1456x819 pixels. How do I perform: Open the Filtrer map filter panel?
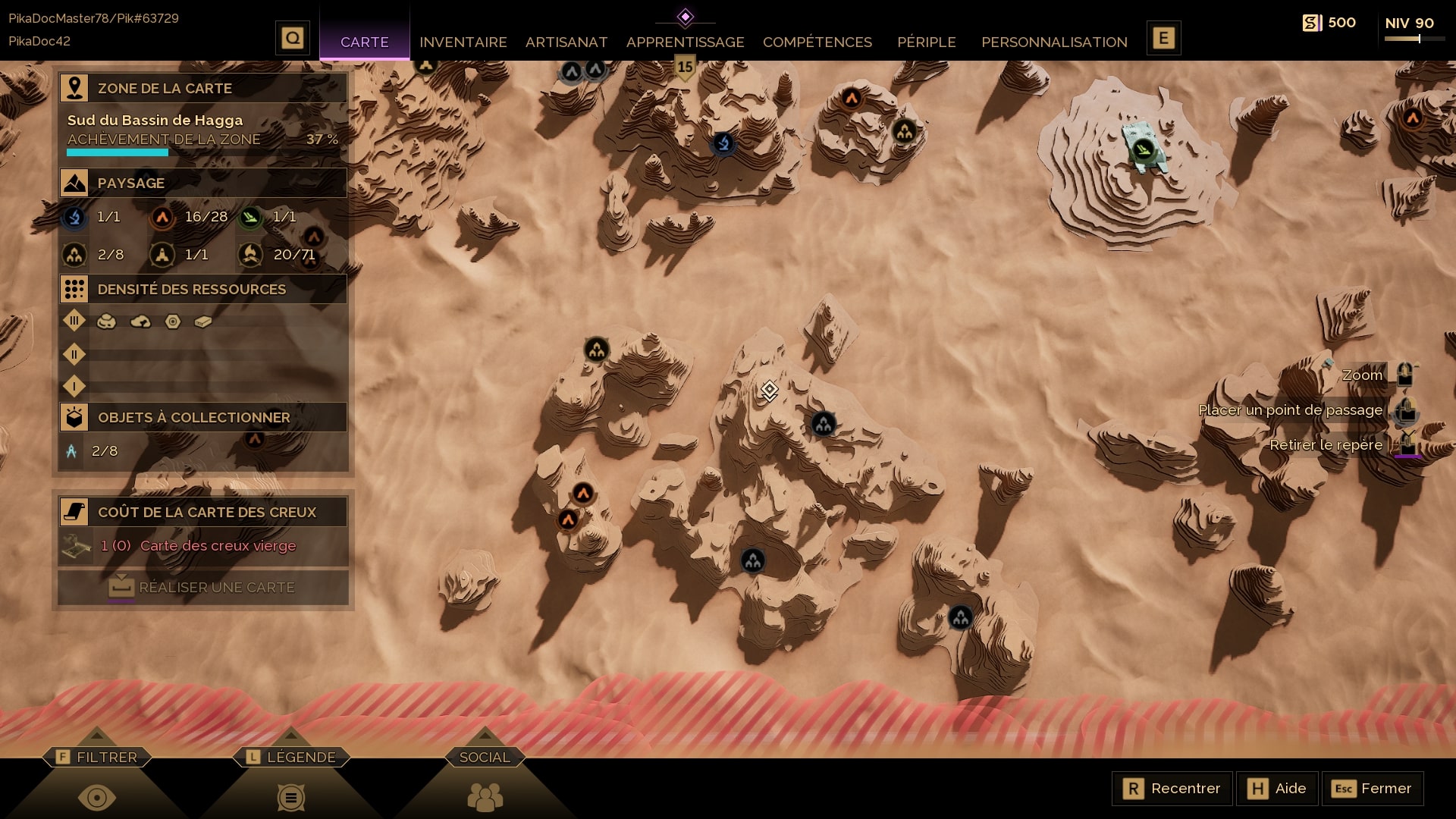click(97, 757)
